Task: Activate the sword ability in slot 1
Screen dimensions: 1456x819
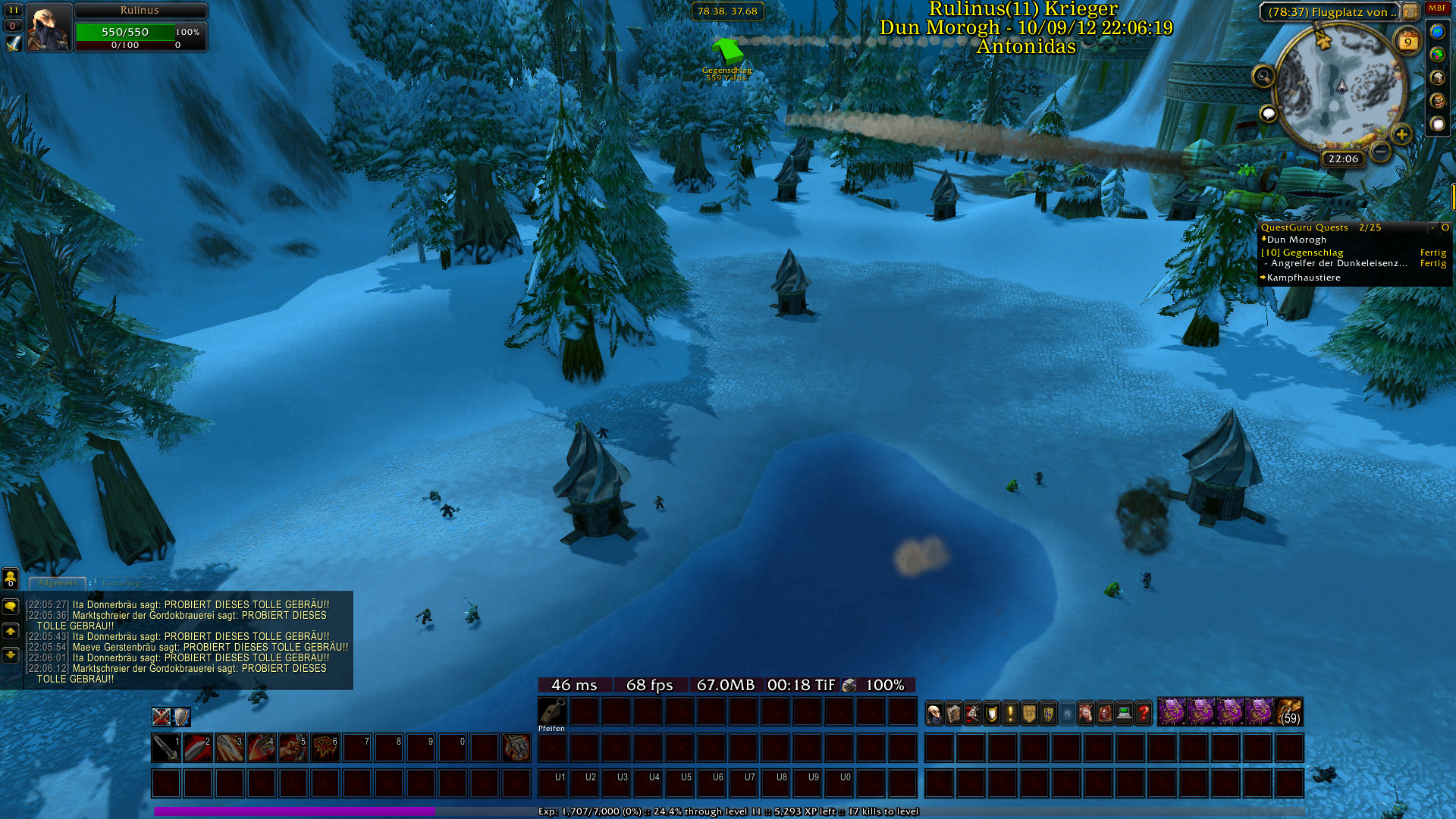Action: click(165, 748)
